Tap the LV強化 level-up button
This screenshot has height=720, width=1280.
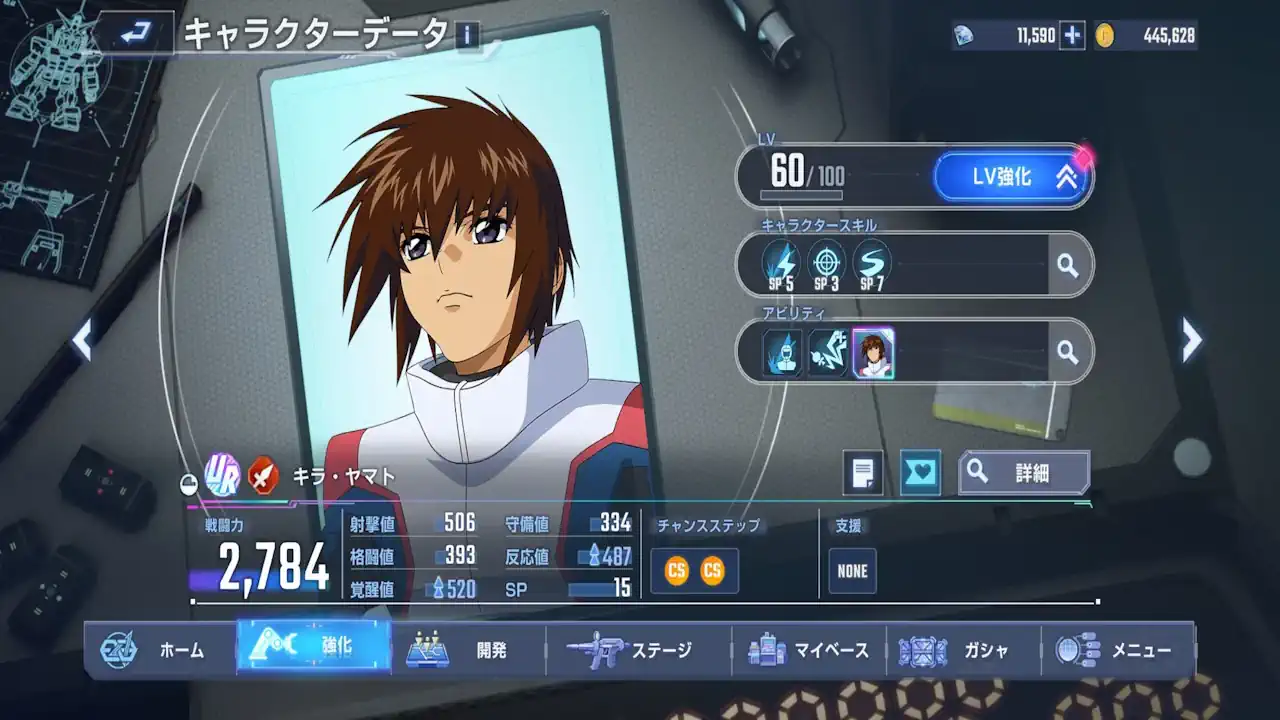[x=1011, y=177]
